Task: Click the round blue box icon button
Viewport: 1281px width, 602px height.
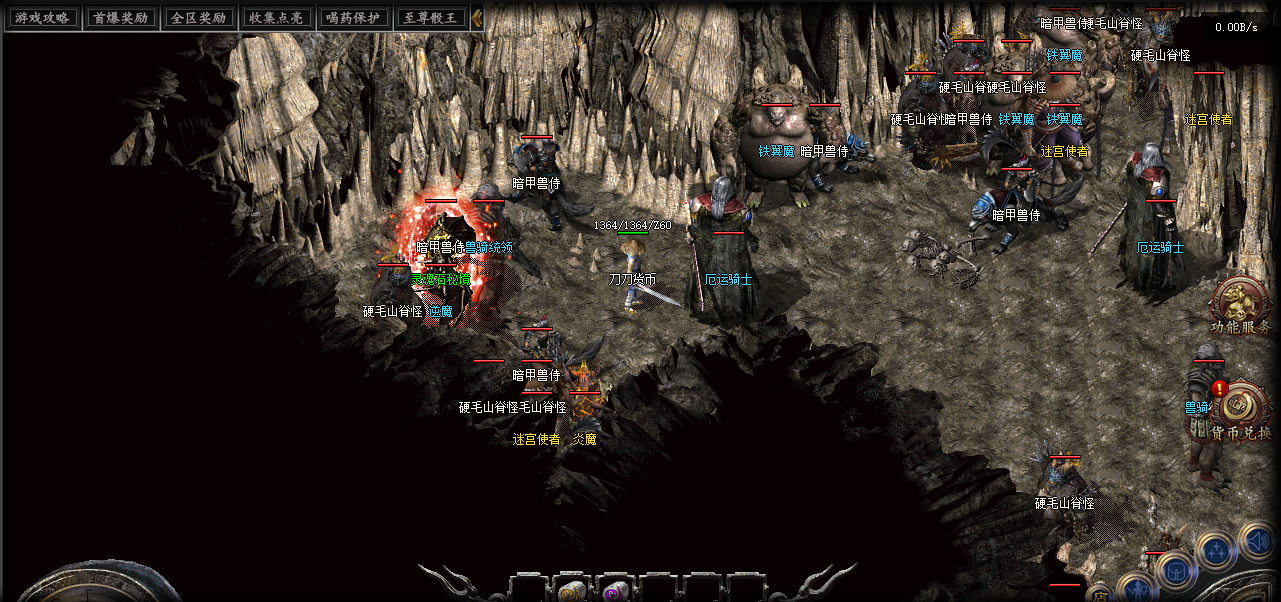Action: point(1175,572)
